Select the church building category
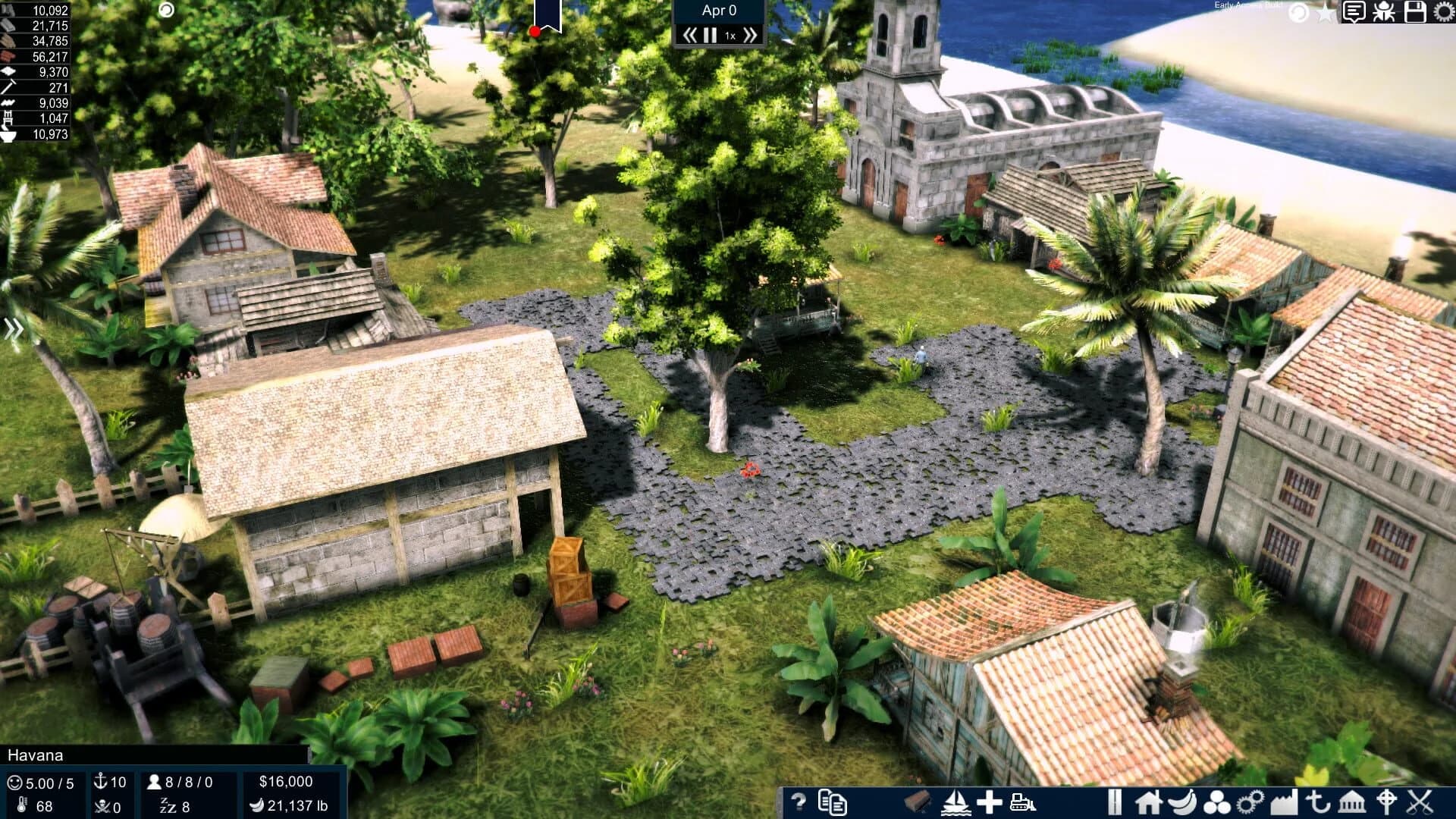Viewport: 1456px width, 819px height. [1386, 802]
